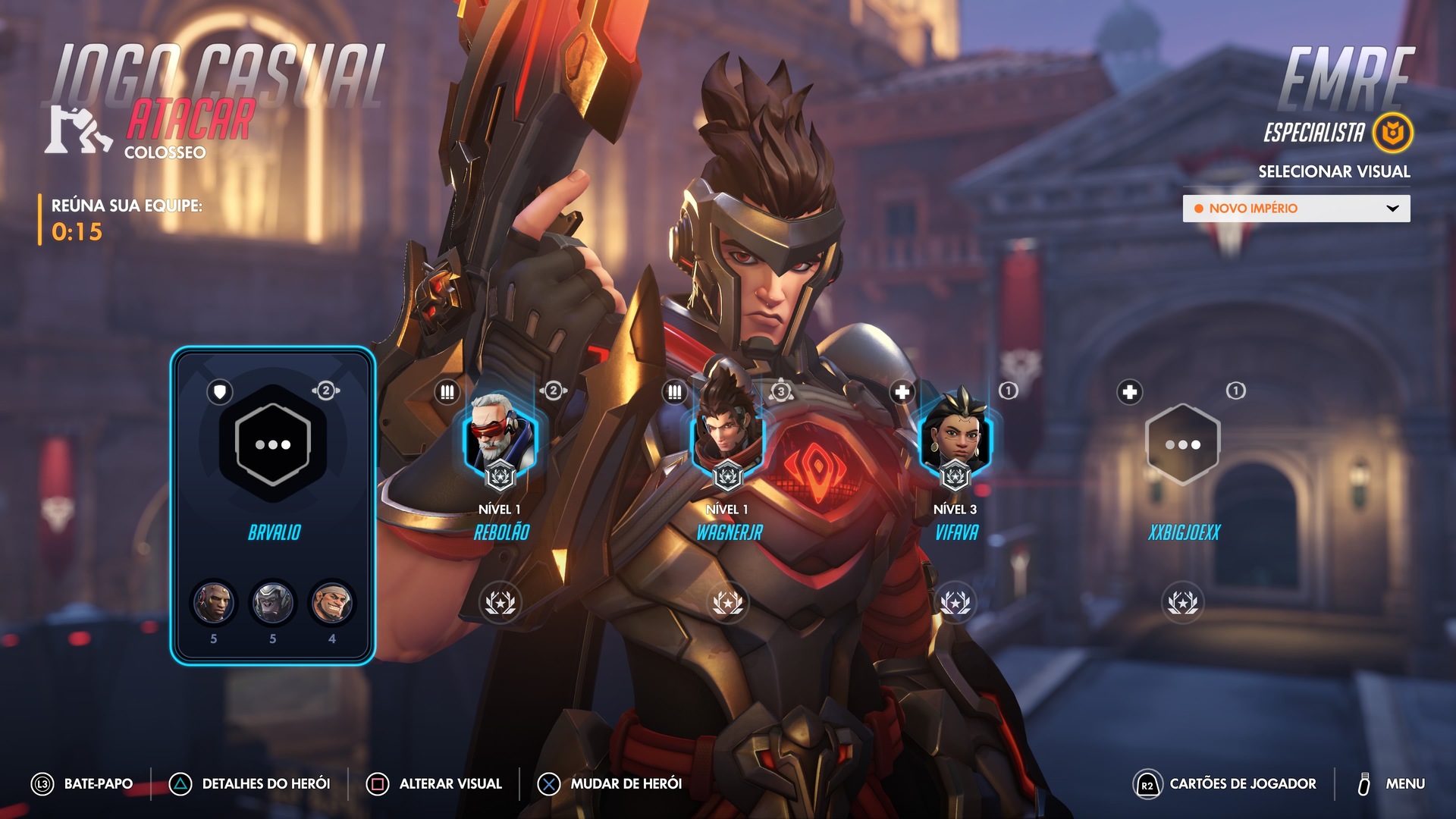Viewport: 1456px width, 819px height.
Task: Open the Menu
Action: (x=1391, y=784)
